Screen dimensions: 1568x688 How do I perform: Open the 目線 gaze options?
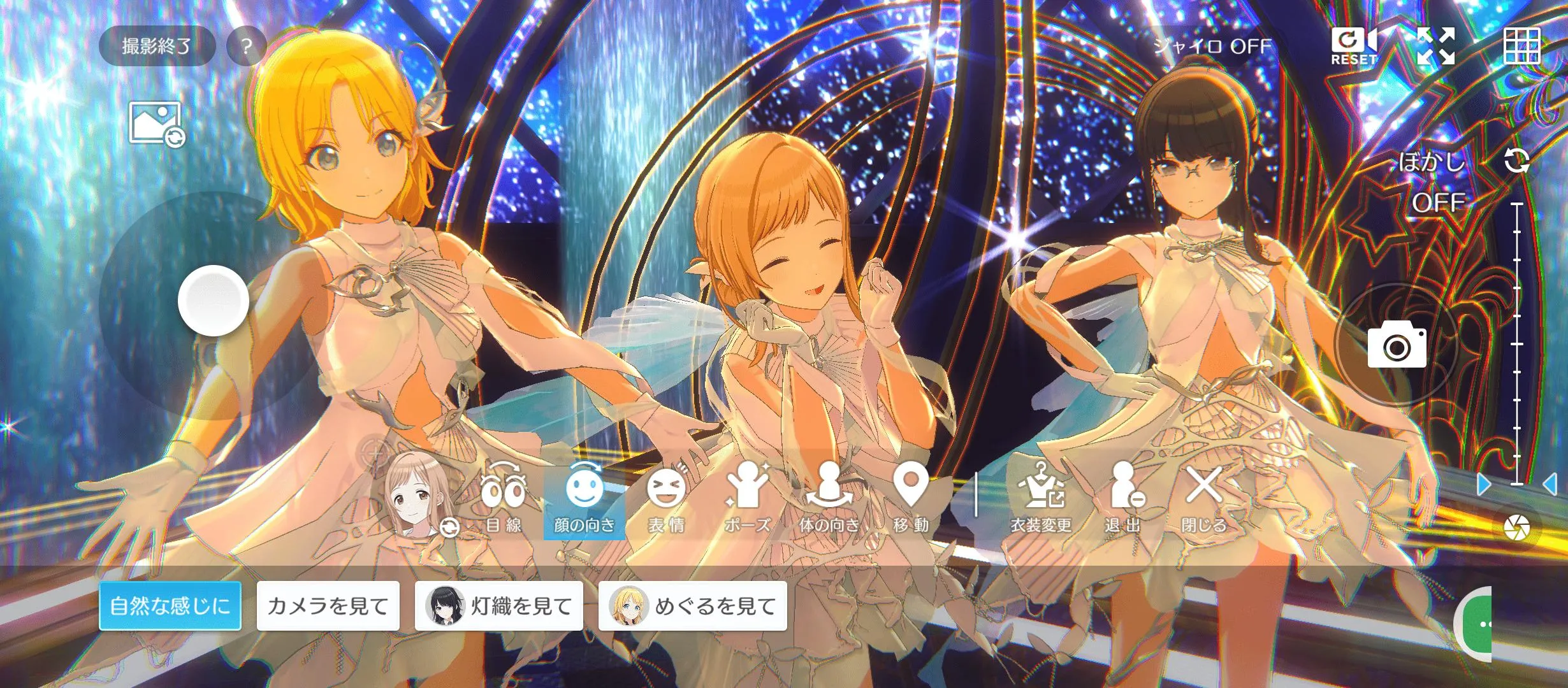coord(504,503)
